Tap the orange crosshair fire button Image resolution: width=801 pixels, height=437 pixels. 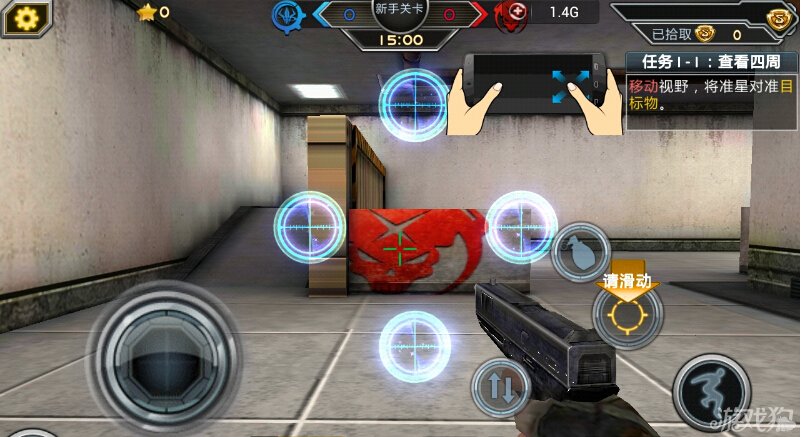(627, 316)
